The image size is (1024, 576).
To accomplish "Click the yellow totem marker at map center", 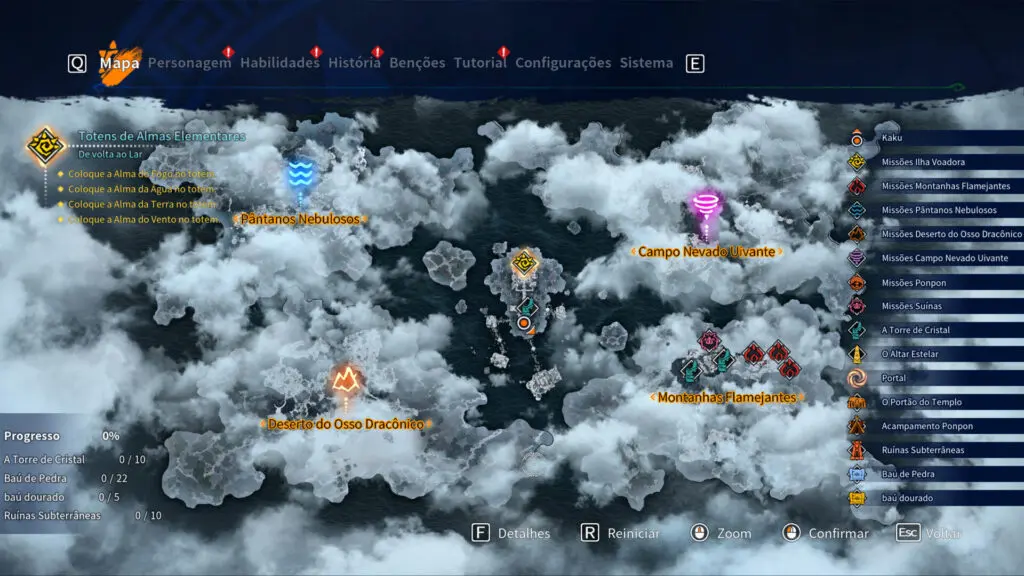I will [x=525, y=263].
